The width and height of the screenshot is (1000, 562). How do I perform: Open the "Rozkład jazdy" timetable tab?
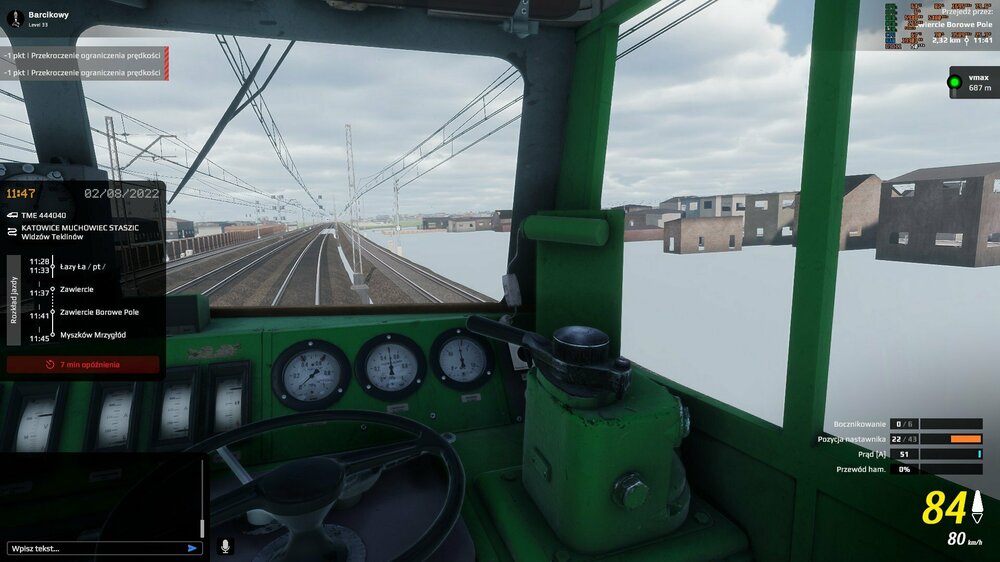coord(13,299)
